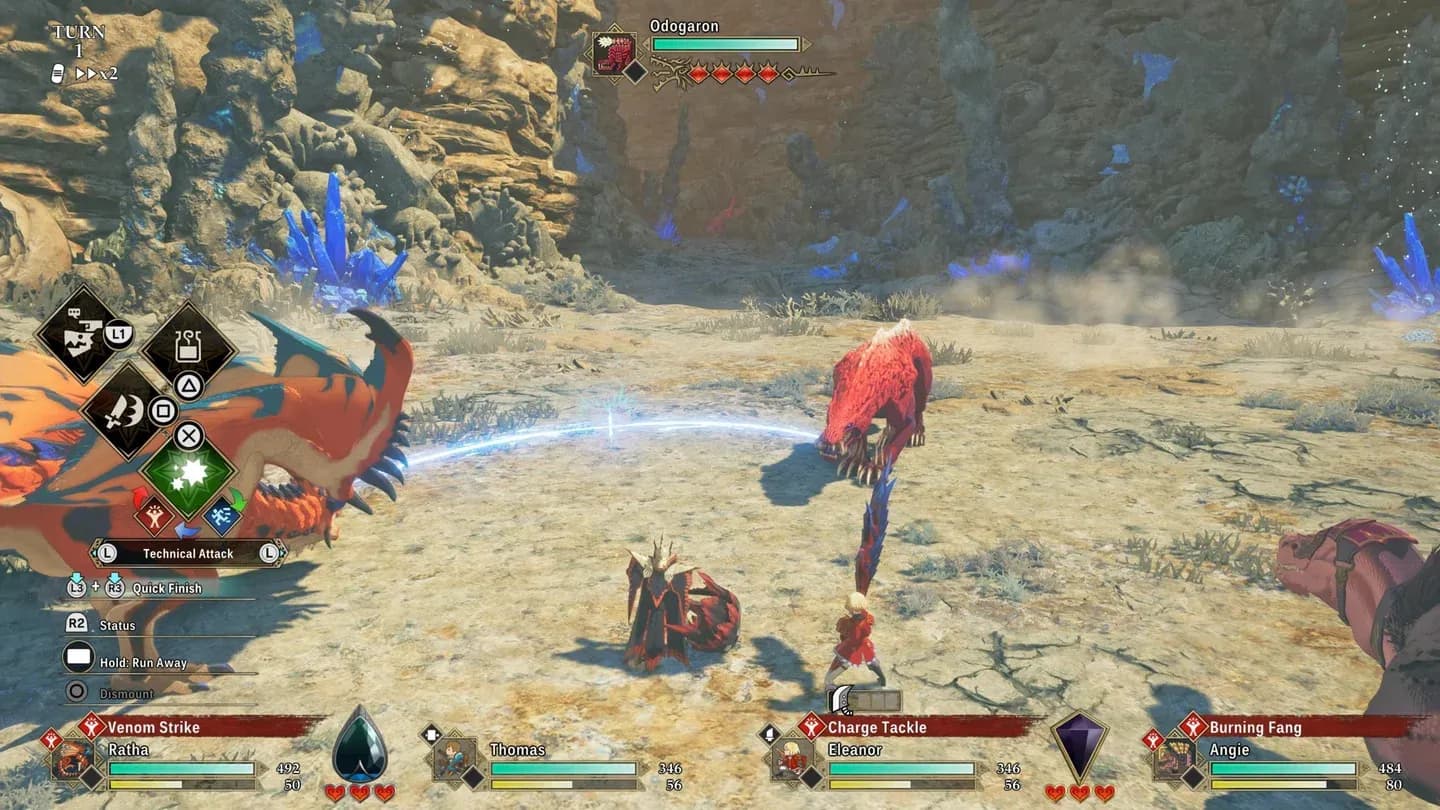Open the Status option

tap(117, 626)
